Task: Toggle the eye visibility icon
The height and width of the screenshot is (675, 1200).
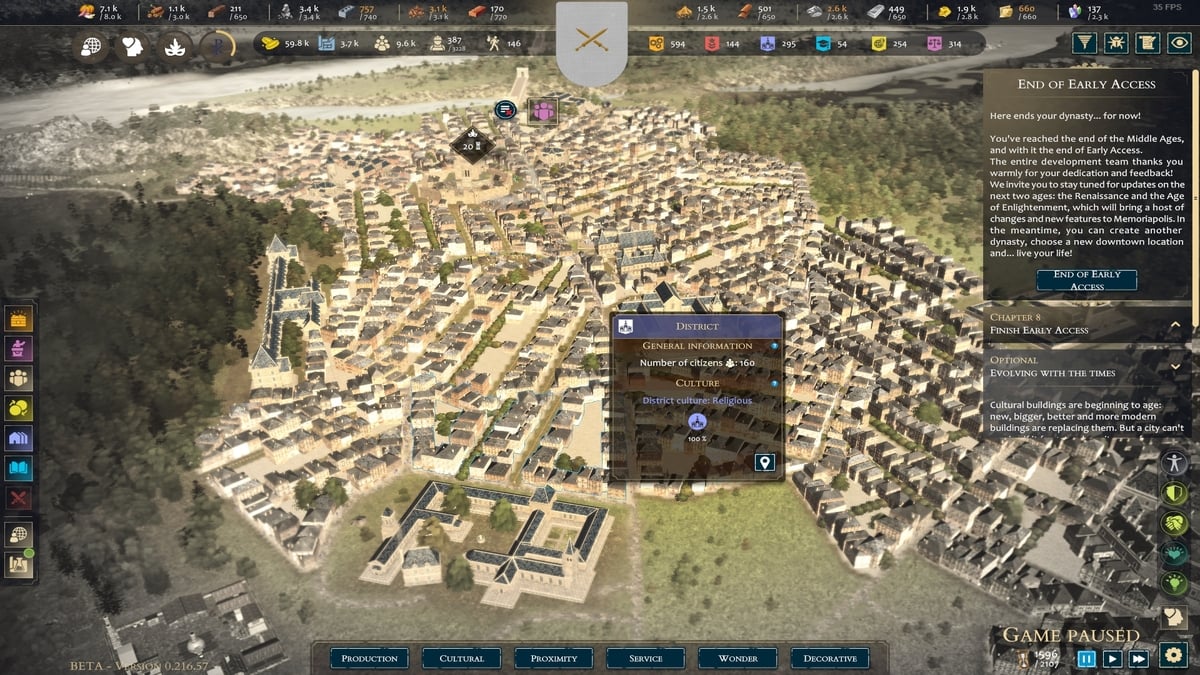Action: 1180,43
